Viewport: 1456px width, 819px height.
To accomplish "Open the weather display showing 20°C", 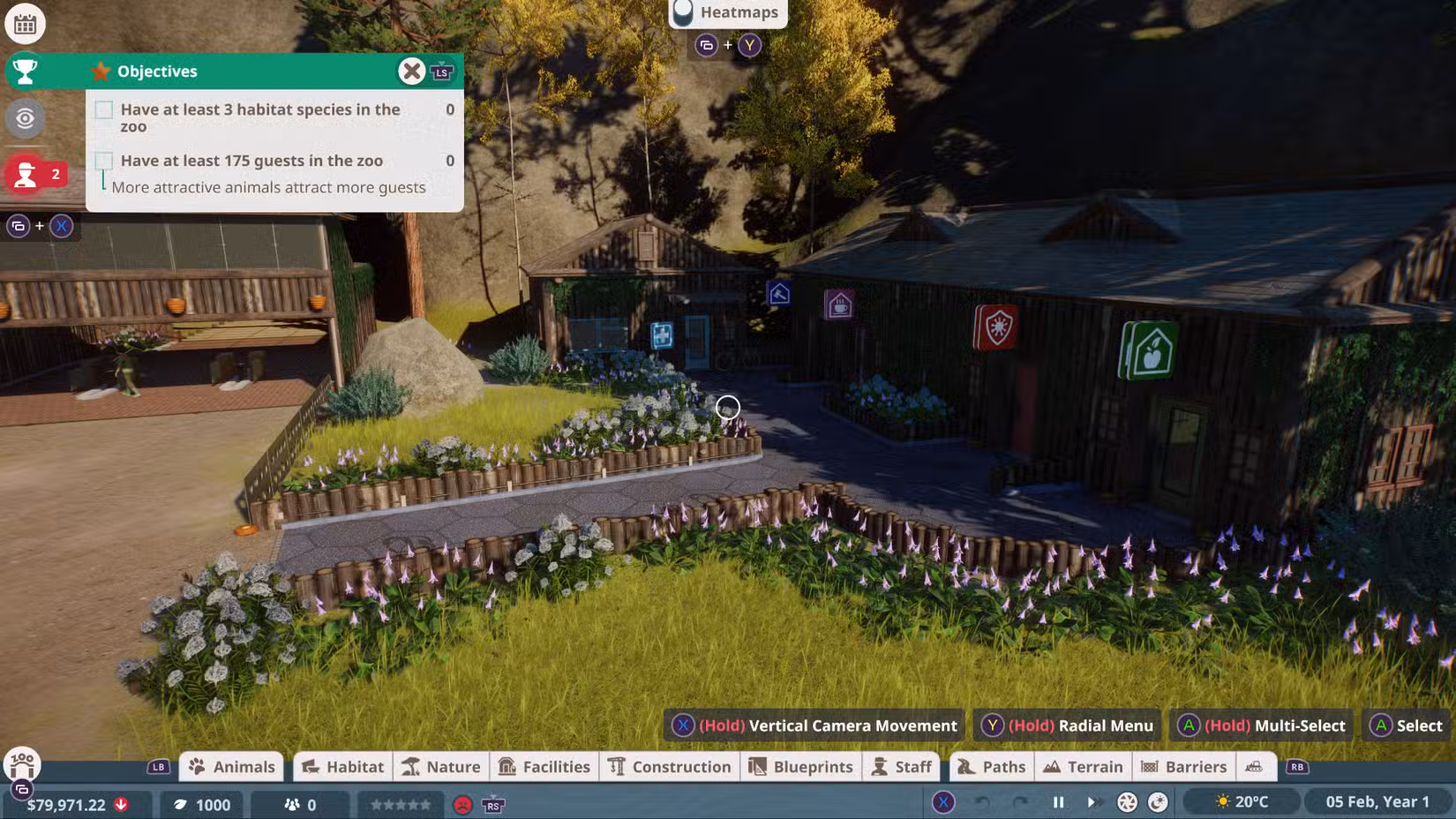I will 1244,801.
